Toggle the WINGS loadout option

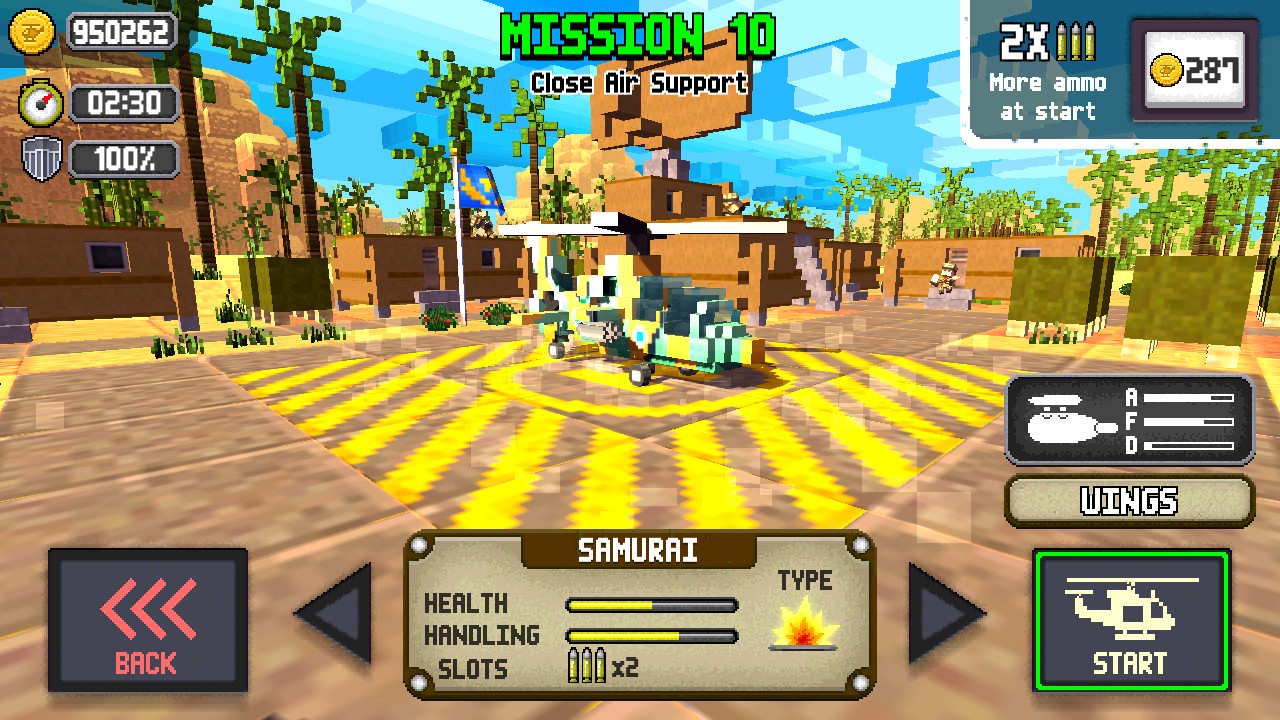click(x=1128, y=501)
